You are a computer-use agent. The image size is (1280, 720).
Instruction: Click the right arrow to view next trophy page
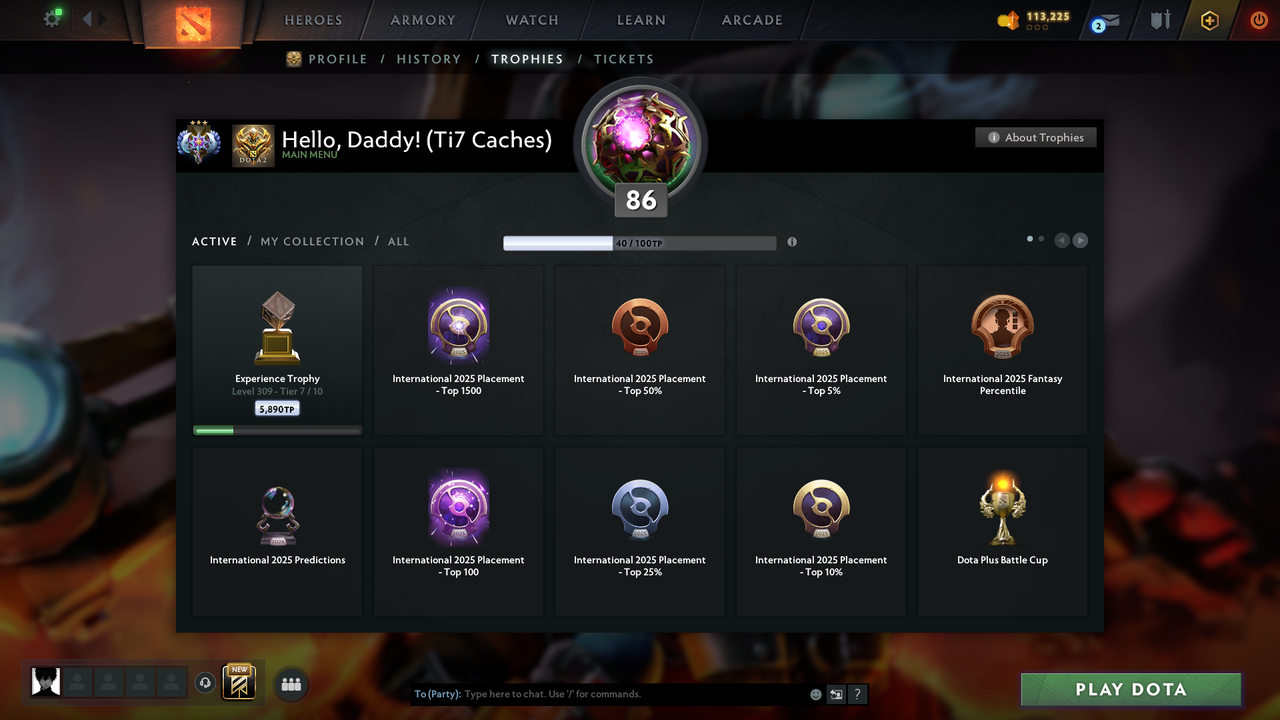pyautogui.click(x=1080, y=240)
